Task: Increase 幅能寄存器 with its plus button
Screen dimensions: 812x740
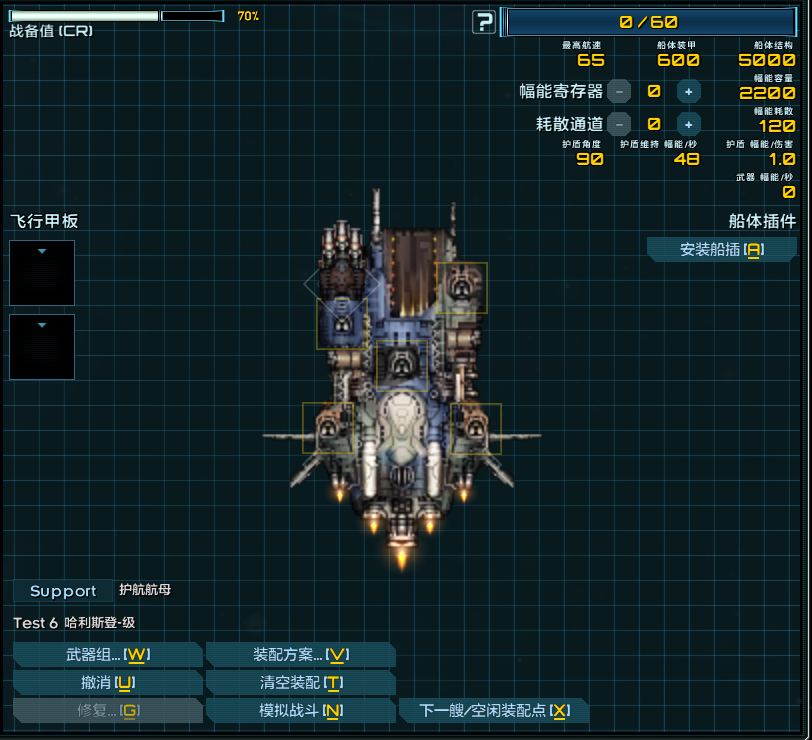Action: point(688,91)
